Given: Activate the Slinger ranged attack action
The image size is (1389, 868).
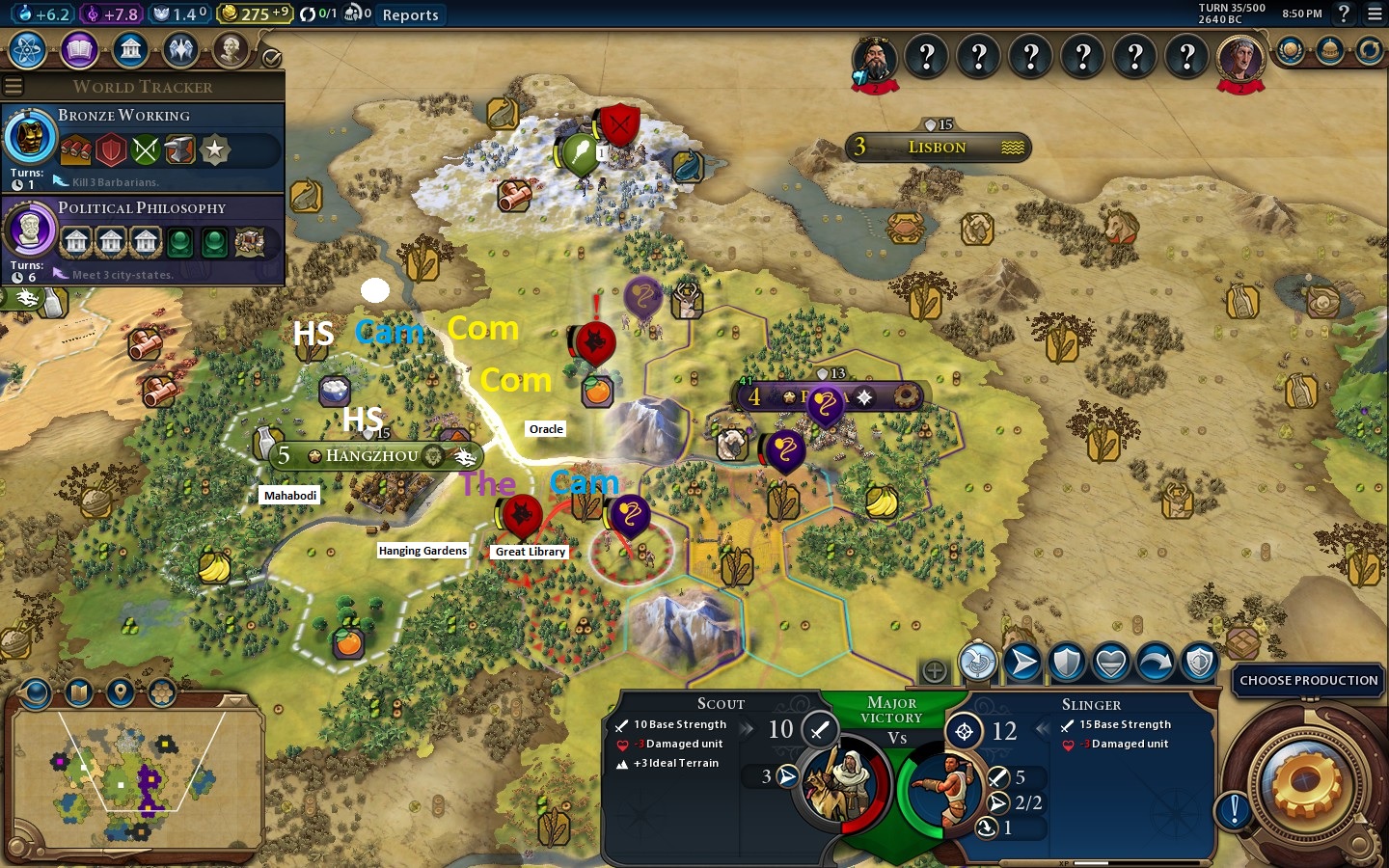Looking at the screenshot, I should [x=977, y=663].
